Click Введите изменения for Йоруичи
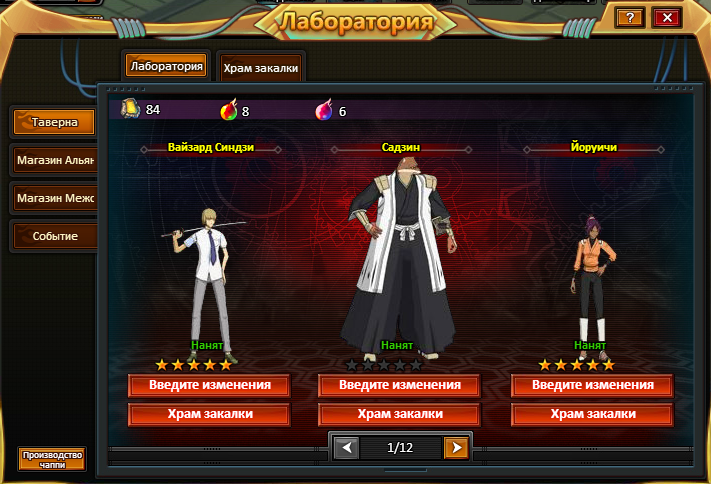711x484 pixels. click(592, 385)
